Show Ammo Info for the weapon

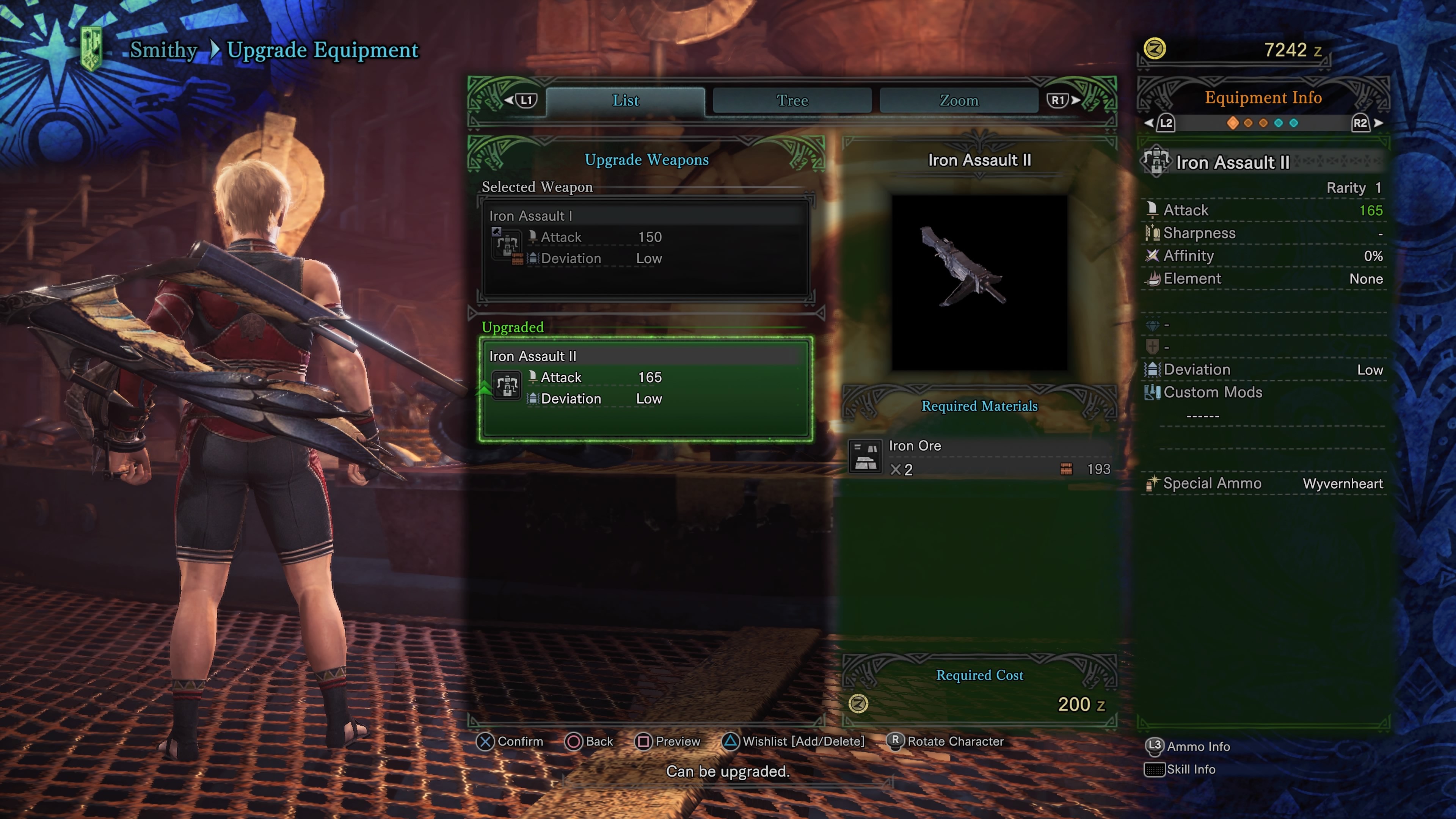tap(1188, 746)
